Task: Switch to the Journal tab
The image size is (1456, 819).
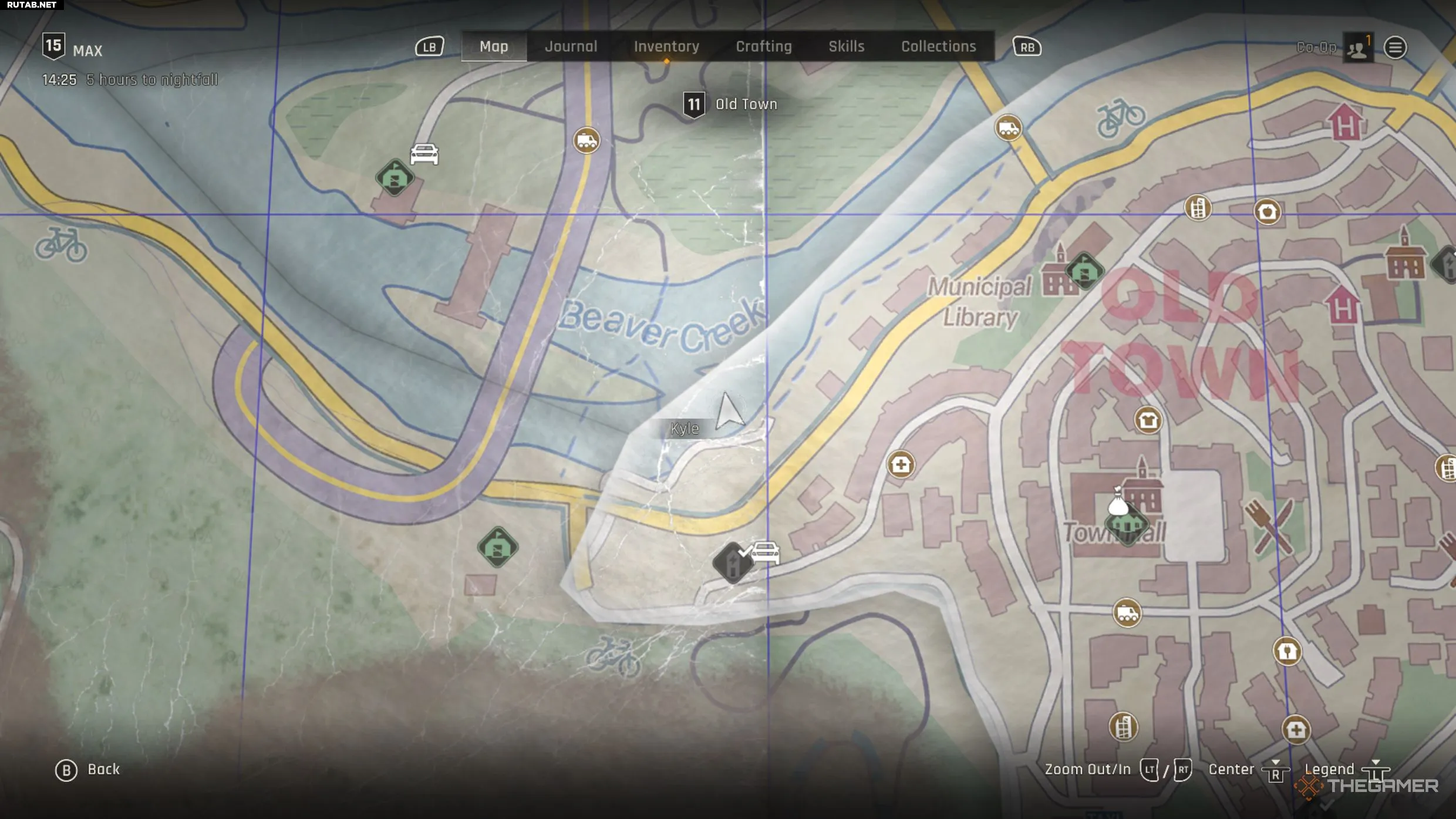Action: tap(571, 46)
